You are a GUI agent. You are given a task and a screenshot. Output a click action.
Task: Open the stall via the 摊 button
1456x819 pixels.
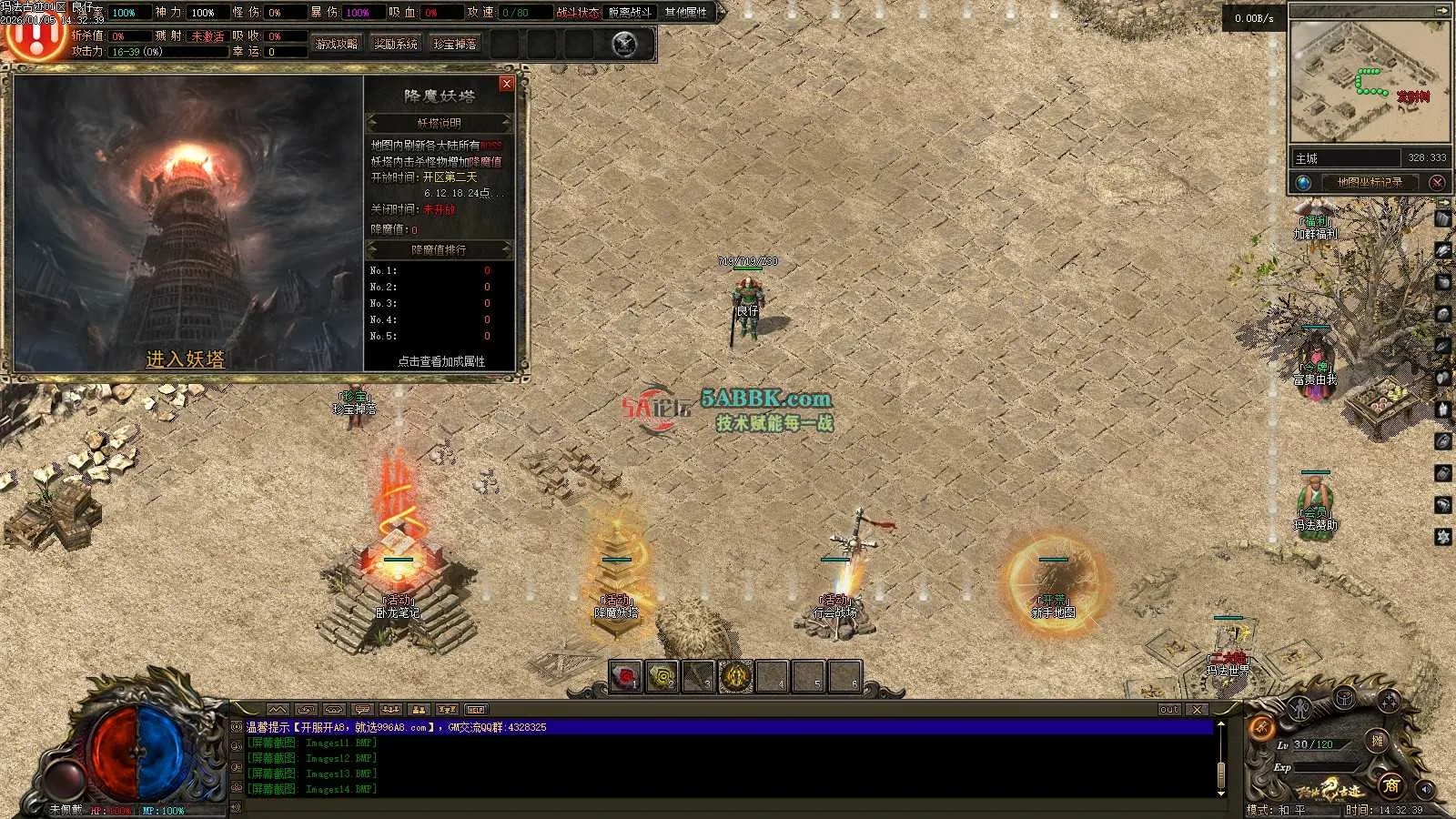(1378, 741)
